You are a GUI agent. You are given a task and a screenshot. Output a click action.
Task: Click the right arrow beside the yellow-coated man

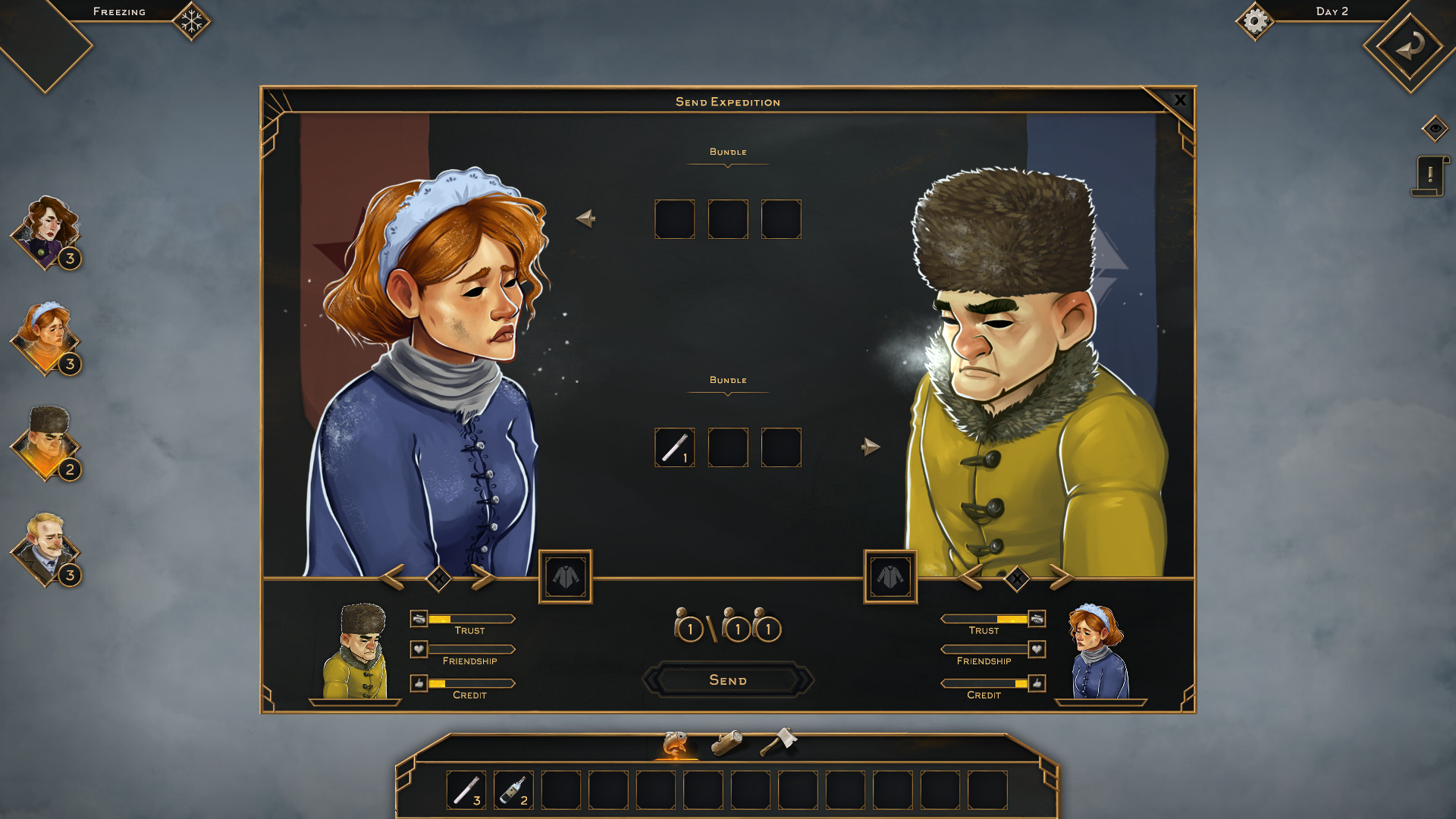[x=1062, y=578]
